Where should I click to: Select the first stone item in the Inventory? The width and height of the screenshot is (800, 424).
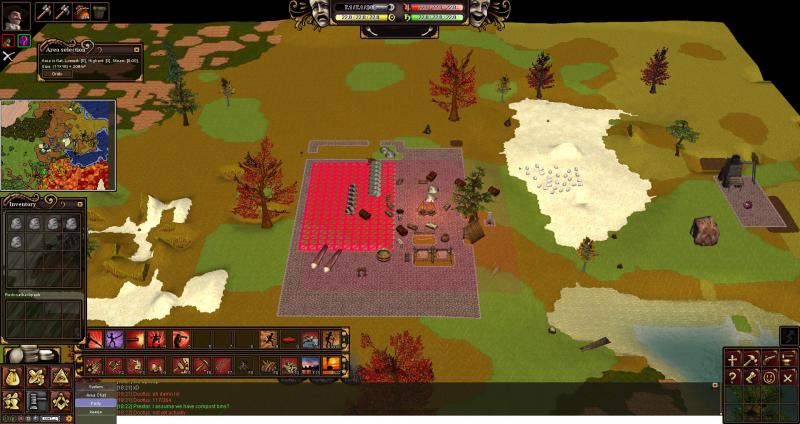pyautogui.click(x=17, y=222)
